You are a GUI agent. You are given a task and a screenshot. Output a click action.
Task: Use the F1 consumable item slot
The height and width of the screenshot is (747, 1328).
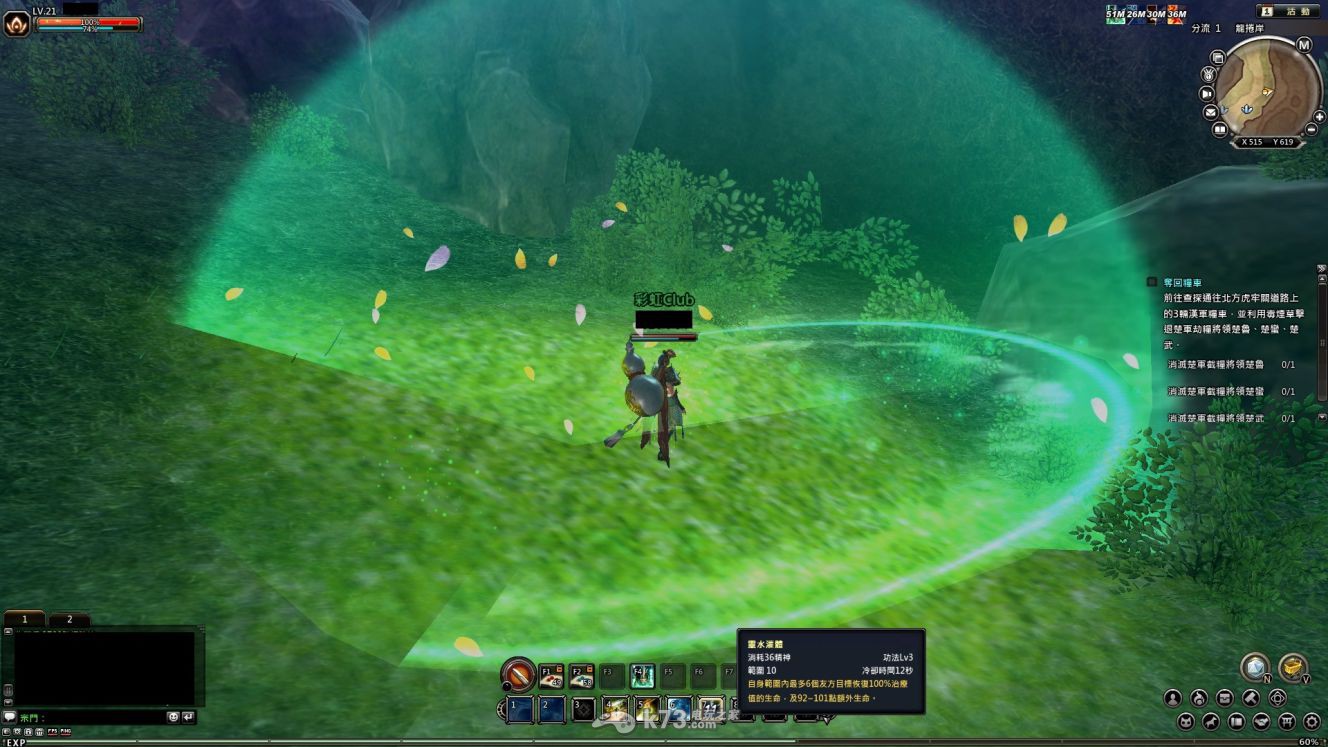pos(551,676)
